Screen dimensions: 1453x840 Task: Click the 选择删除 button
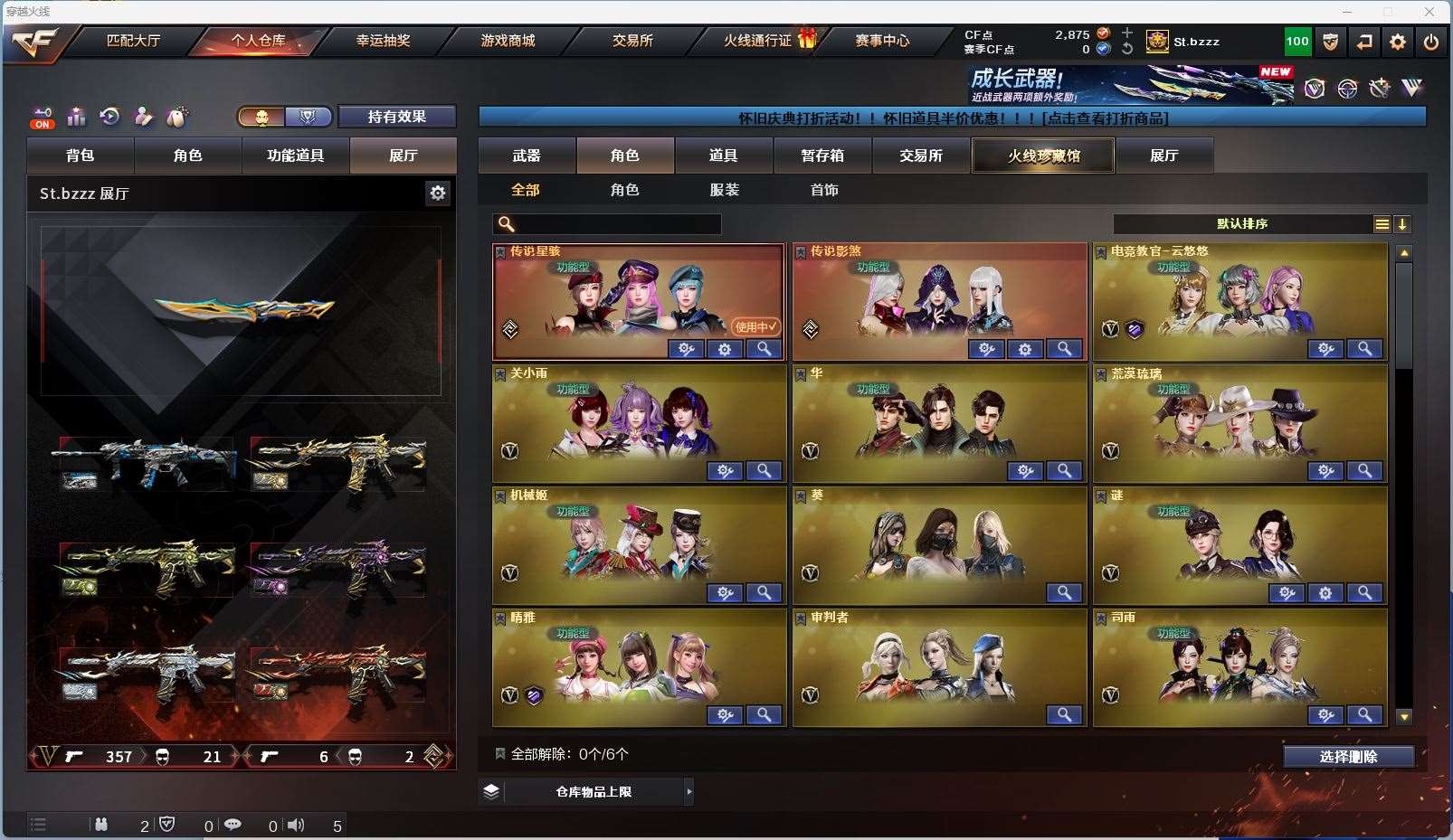pos(1348,757)
